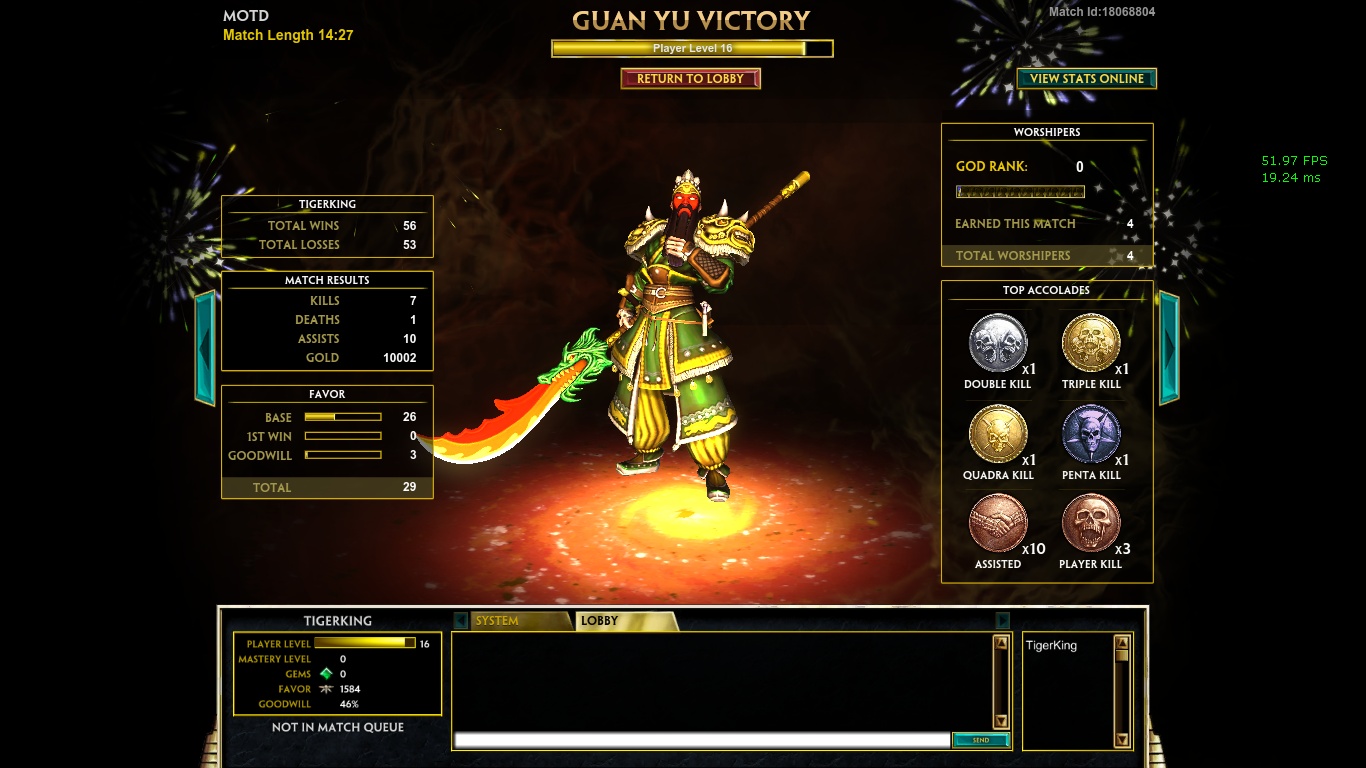The width and height of the screenshot is (1366, 768).
Task: Select the Penta Kill accolade medal
Action: [1090, 433]
